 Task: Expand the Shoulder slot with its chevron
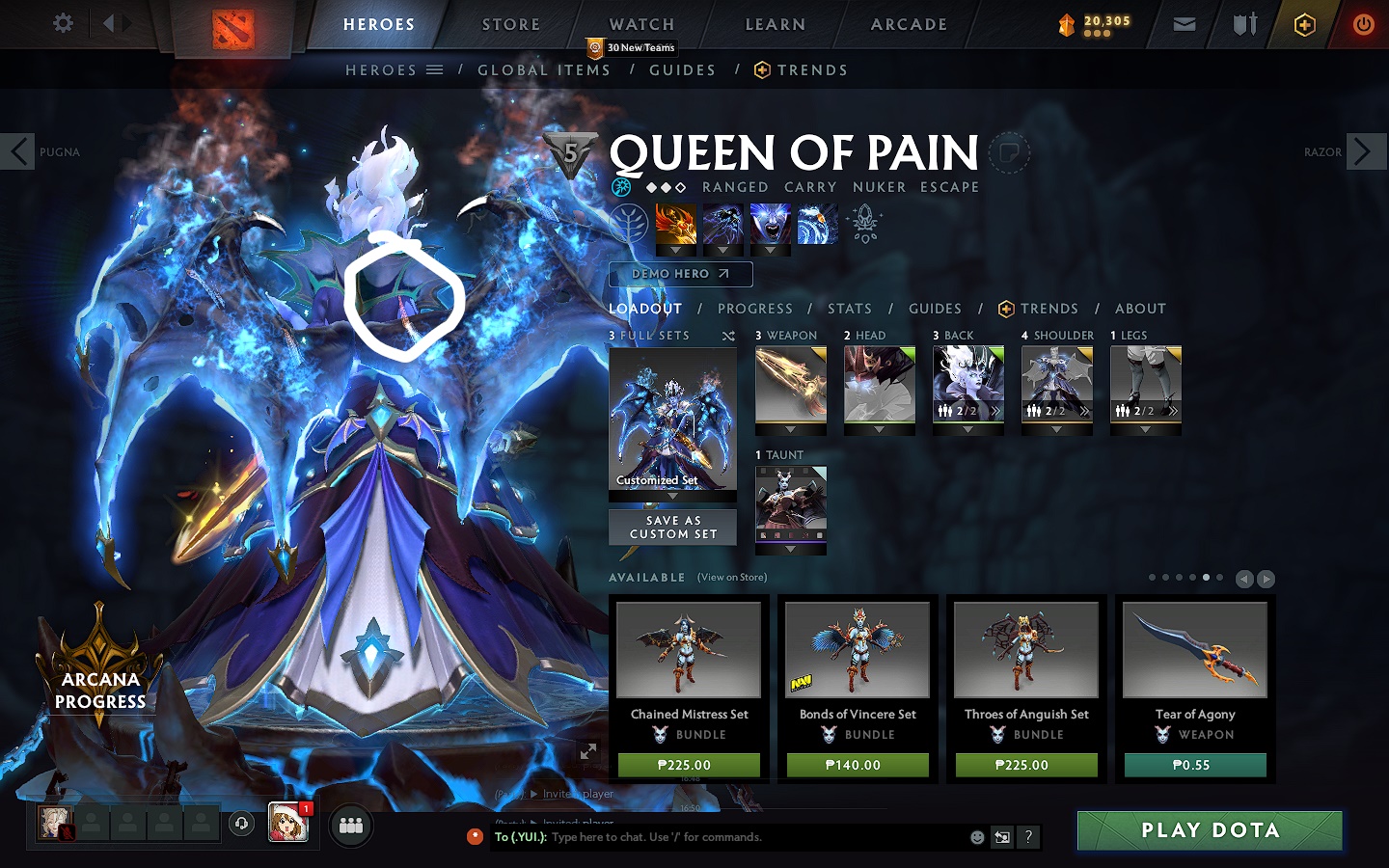click(1084, 411)
